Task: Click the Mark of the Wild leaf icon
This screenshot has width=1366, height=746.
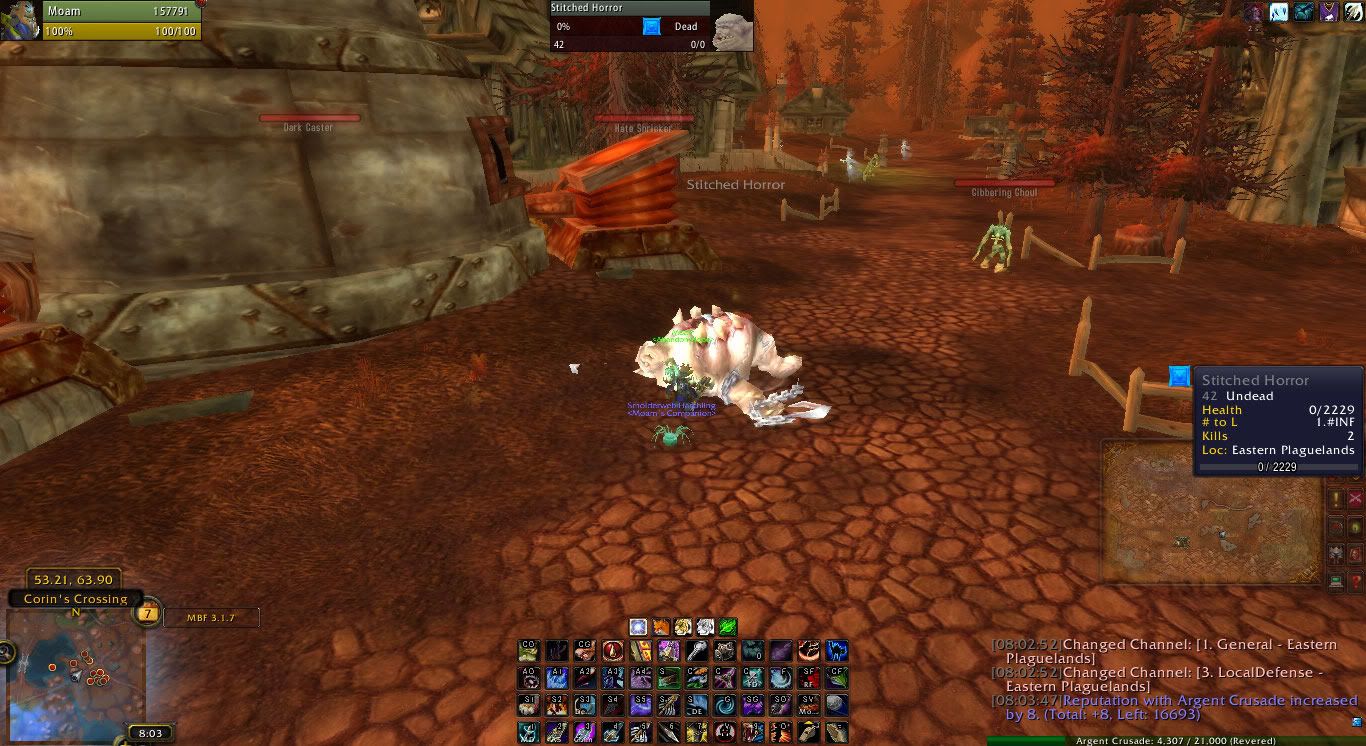Action: (x=726, y=626)
